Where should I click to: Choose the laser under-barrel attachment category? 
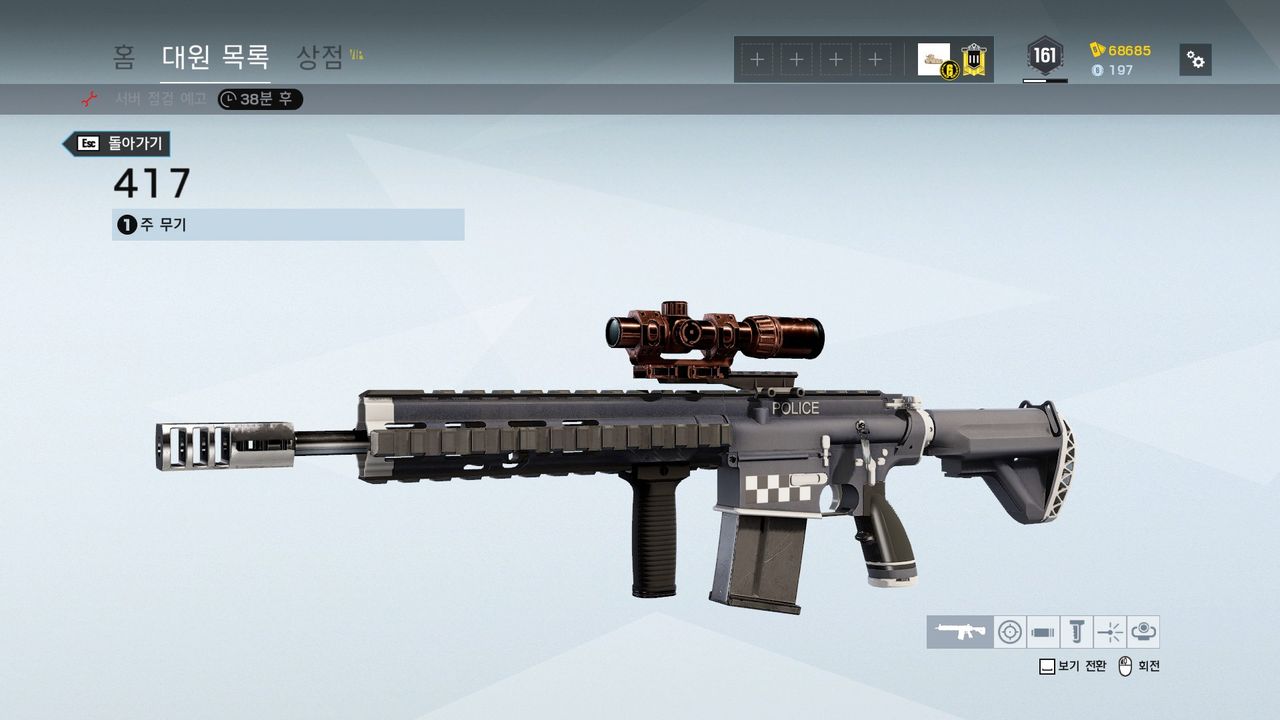[1110, 632]
